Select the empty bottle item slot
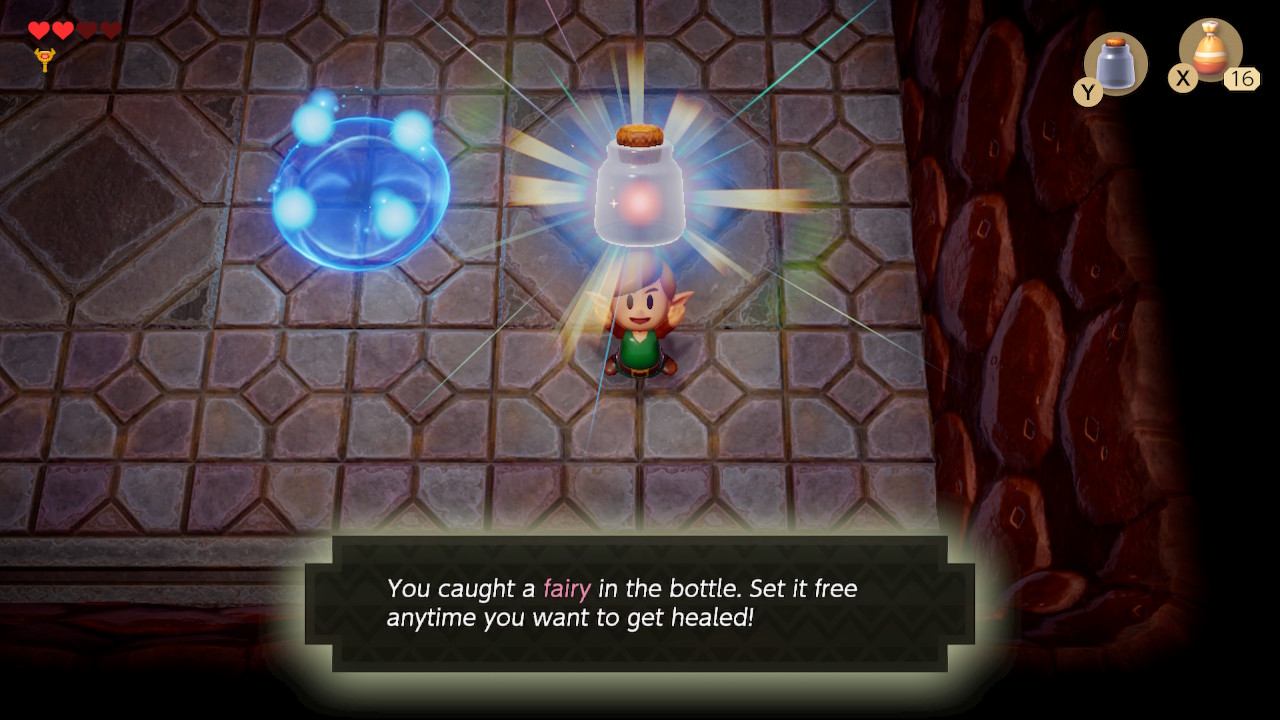The height and width of the screenshot is (720, 1280). tap(1115, 63)
